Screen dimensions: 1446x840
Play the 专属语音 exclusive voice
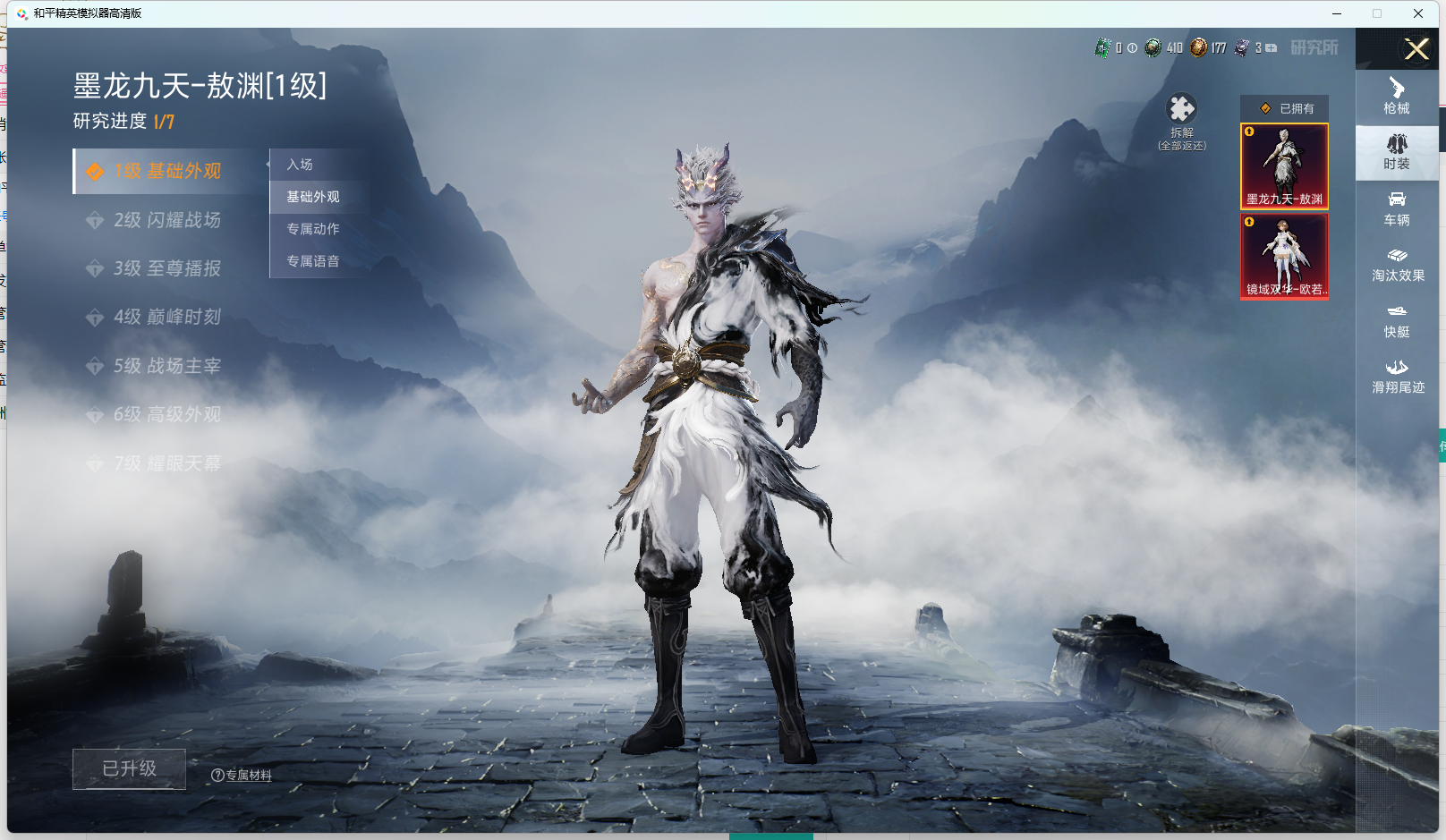[313, 261]
